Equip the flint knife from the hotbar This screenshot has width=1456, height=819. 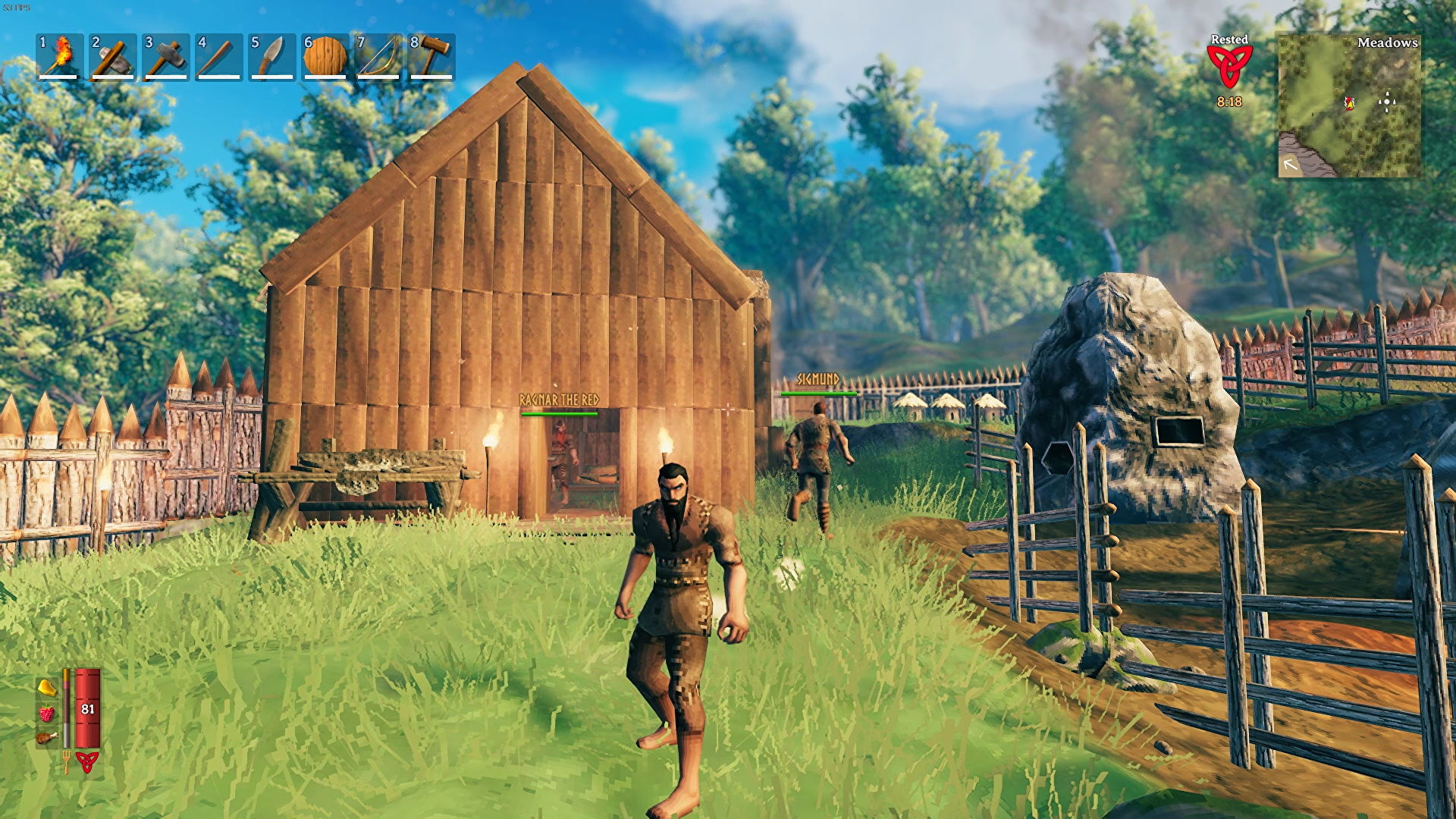click(272, 56)
